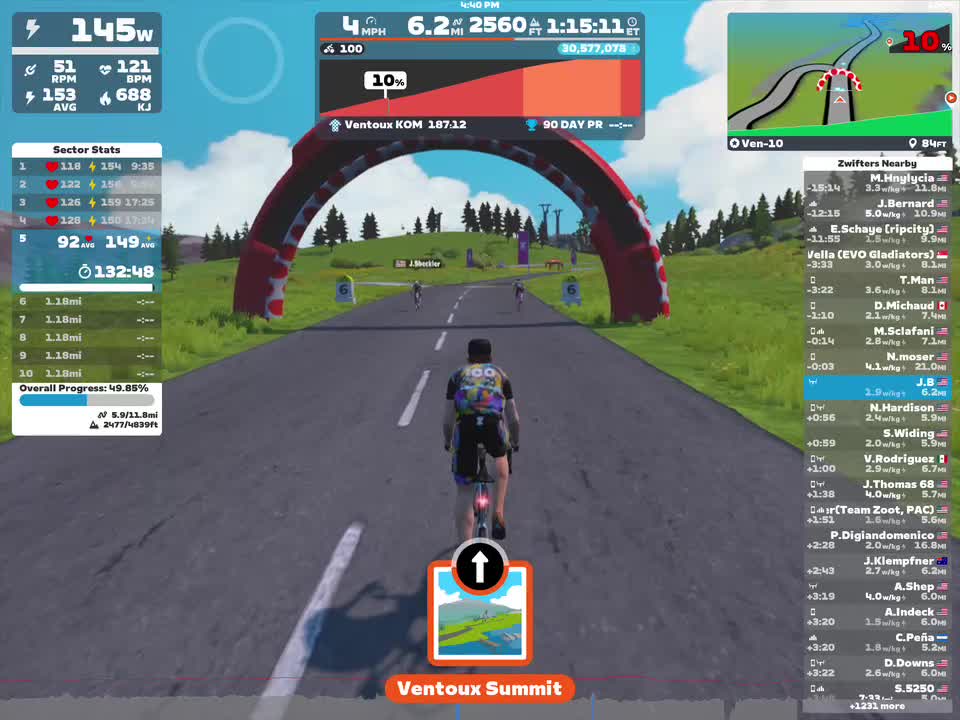Viewport: 960px width, 720px height.
Task: Click rider J.Klempfner's row
Action: (877, 566)
